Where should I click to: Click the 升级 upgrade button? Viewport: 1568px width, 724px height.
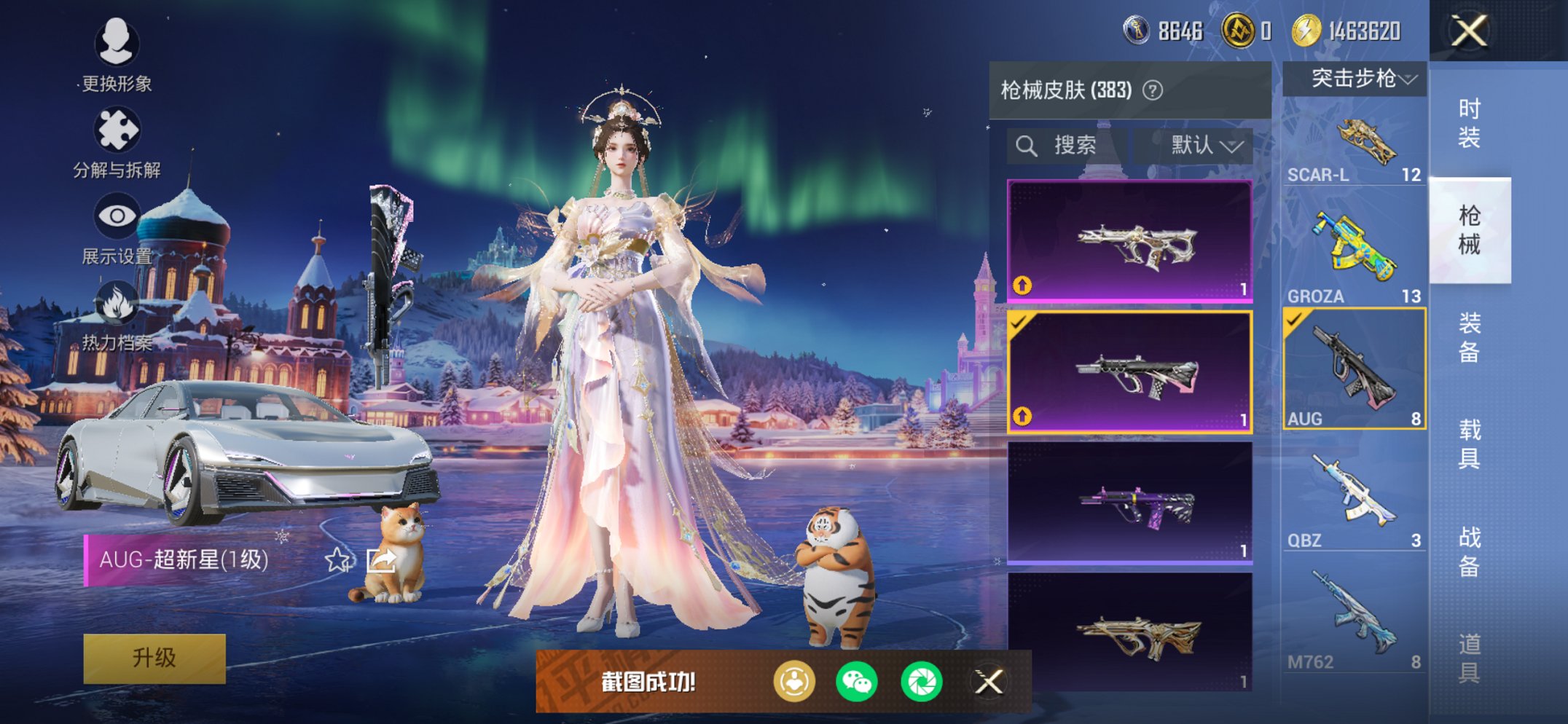point(154,658)
